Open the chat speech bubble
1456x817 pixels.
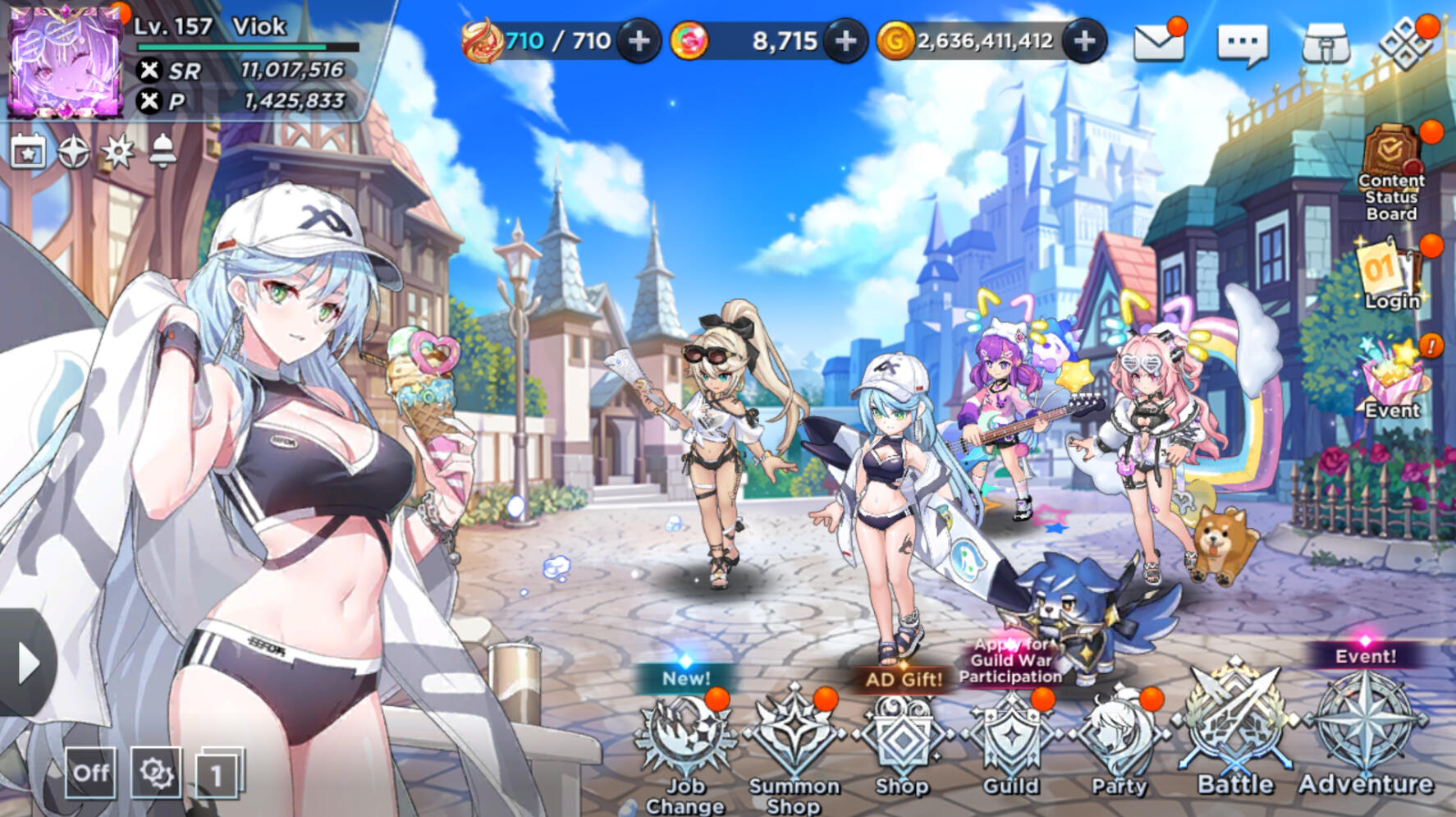pyautogui.click(x=1243, y=44)
